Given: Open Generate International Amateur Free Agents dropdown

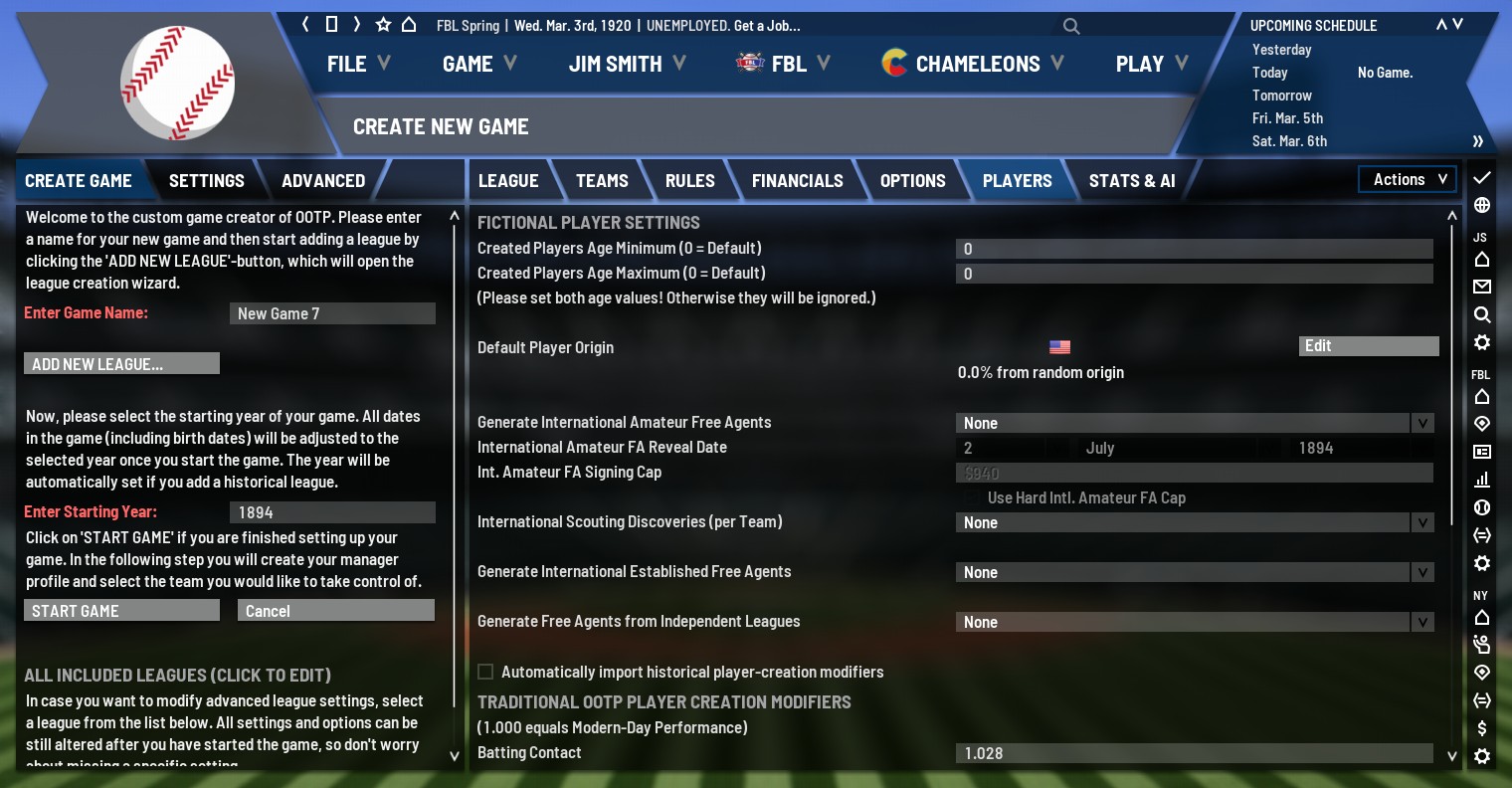Looking at the screenshot, I should coord(1194,423).
